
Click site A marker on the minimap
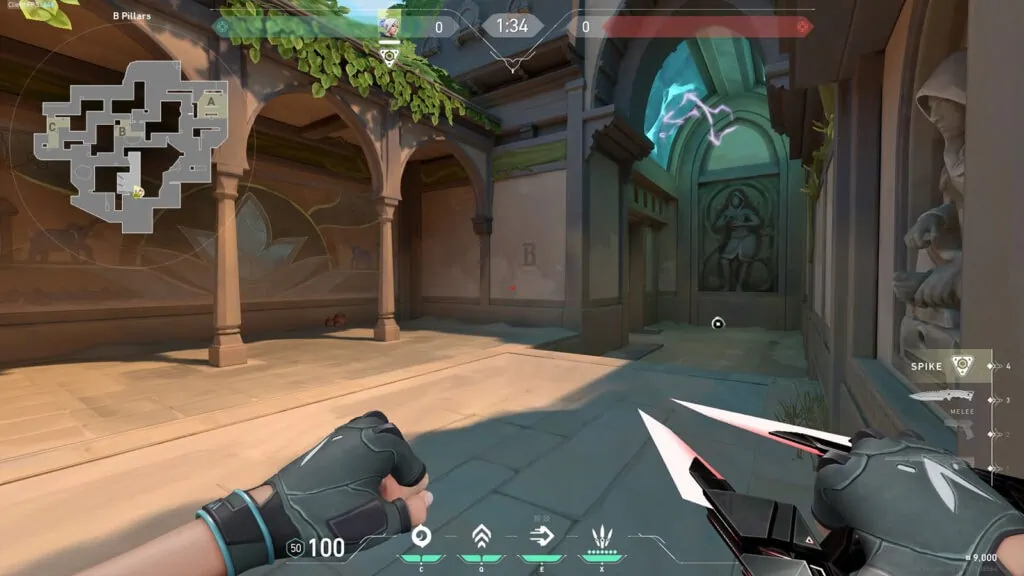(211, 100)
